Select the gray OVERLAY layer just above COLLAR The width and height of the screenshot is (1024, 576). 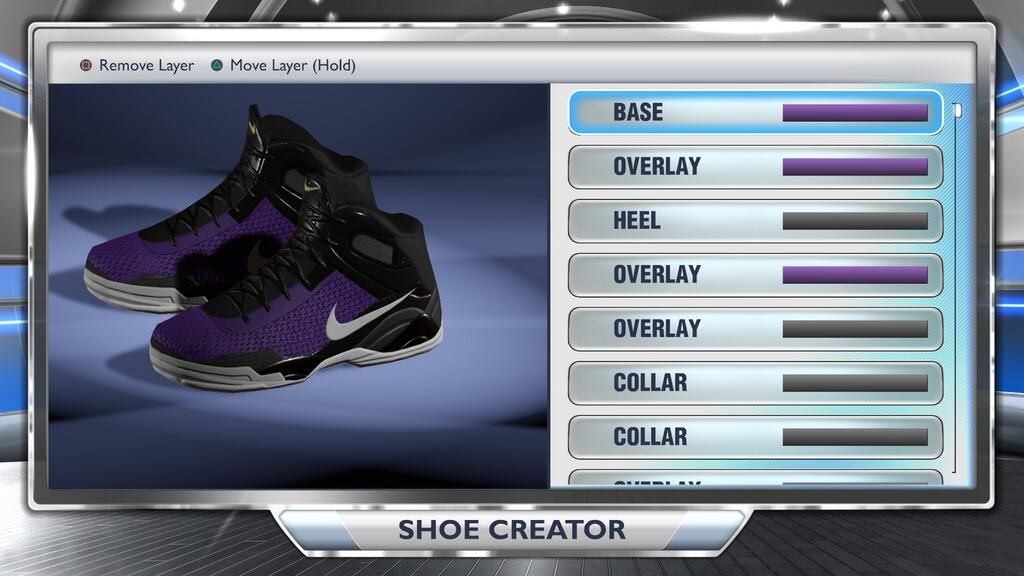point(755,328)
